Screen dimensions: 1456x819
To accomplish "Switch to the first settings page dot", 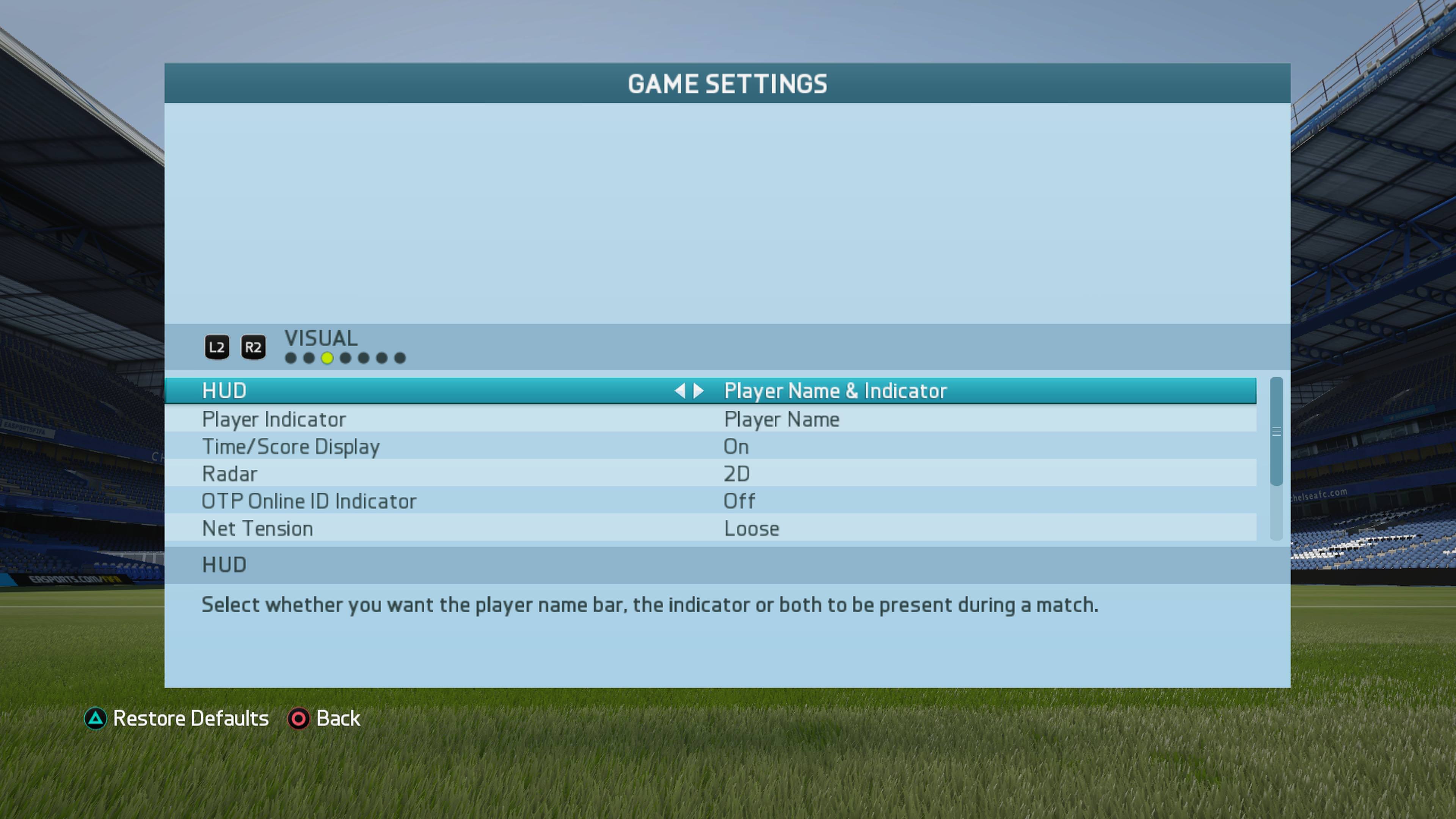I will pos(290,358).
